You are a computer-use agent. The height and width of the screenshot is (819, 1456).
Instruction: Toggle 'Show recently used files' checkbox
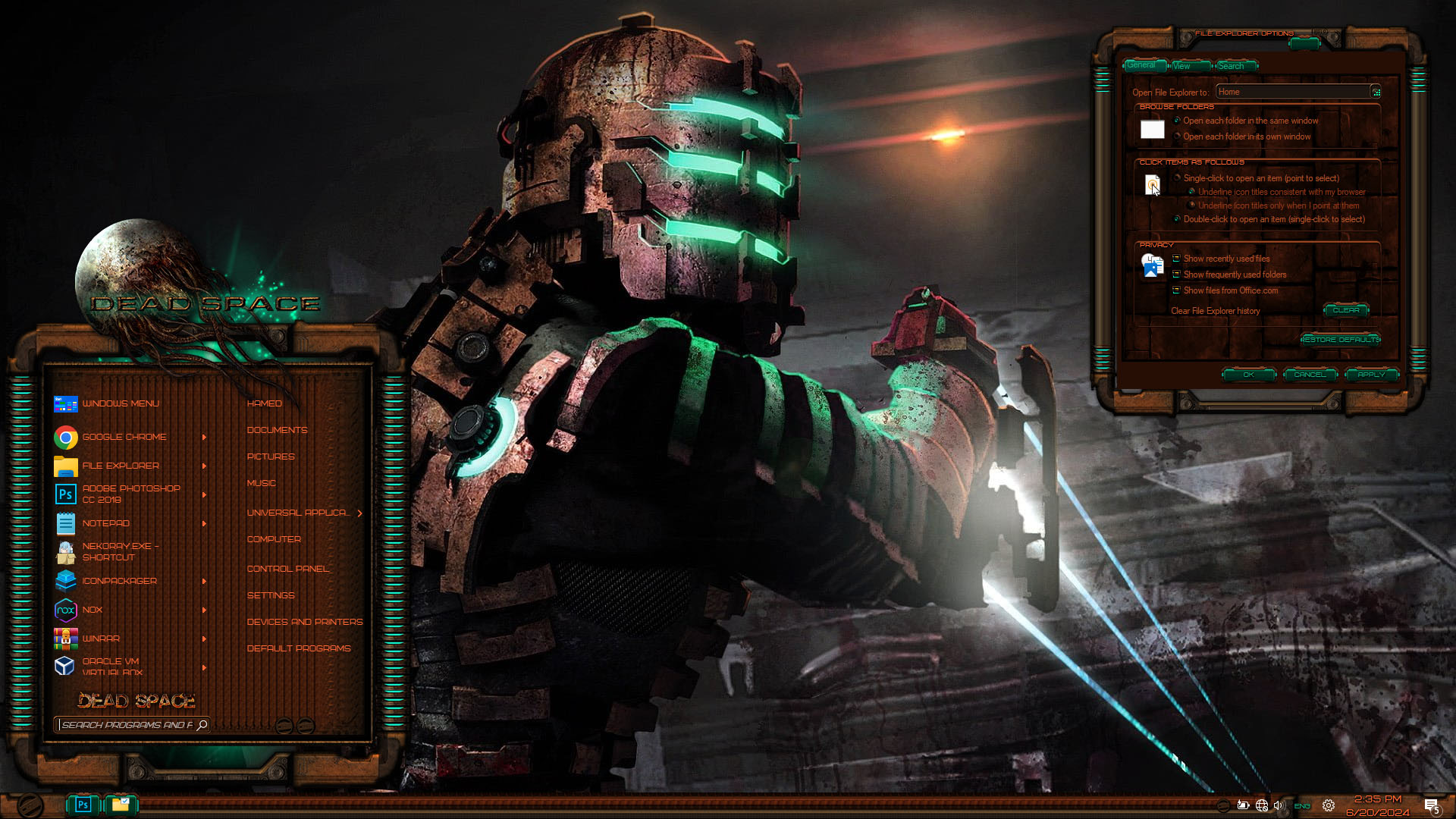point(1176,259)
